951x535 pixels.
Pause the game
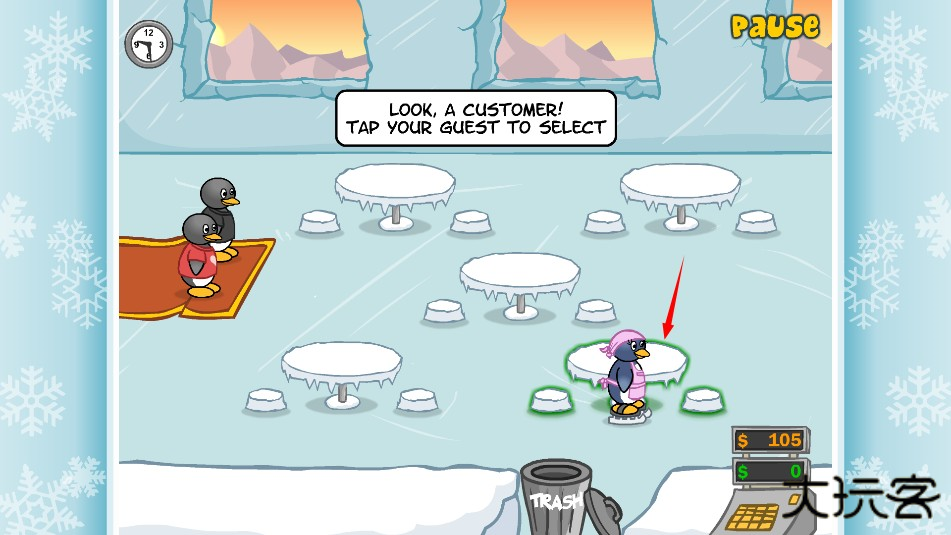774,26
